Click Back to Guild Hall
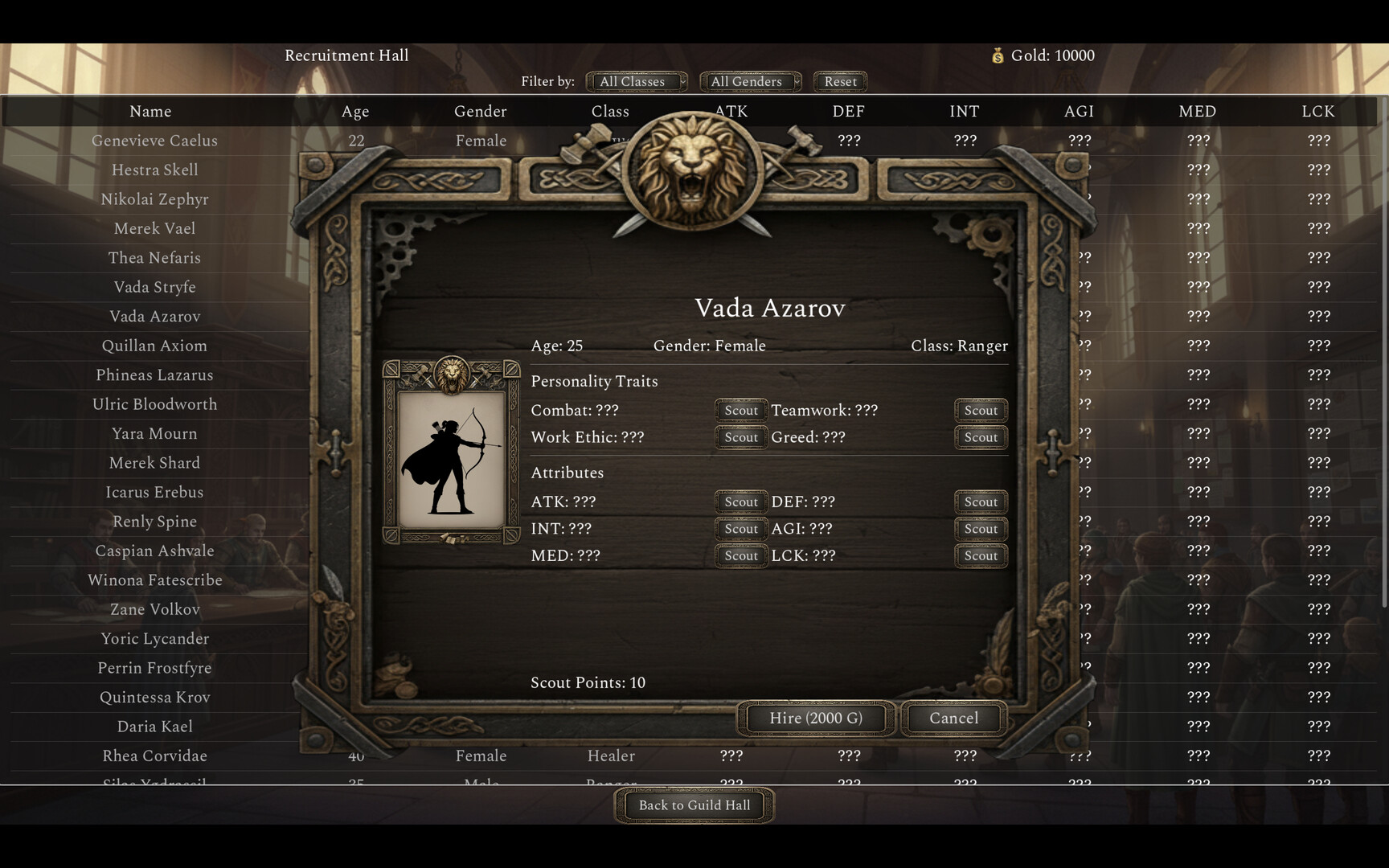 [x=693, y=805]
